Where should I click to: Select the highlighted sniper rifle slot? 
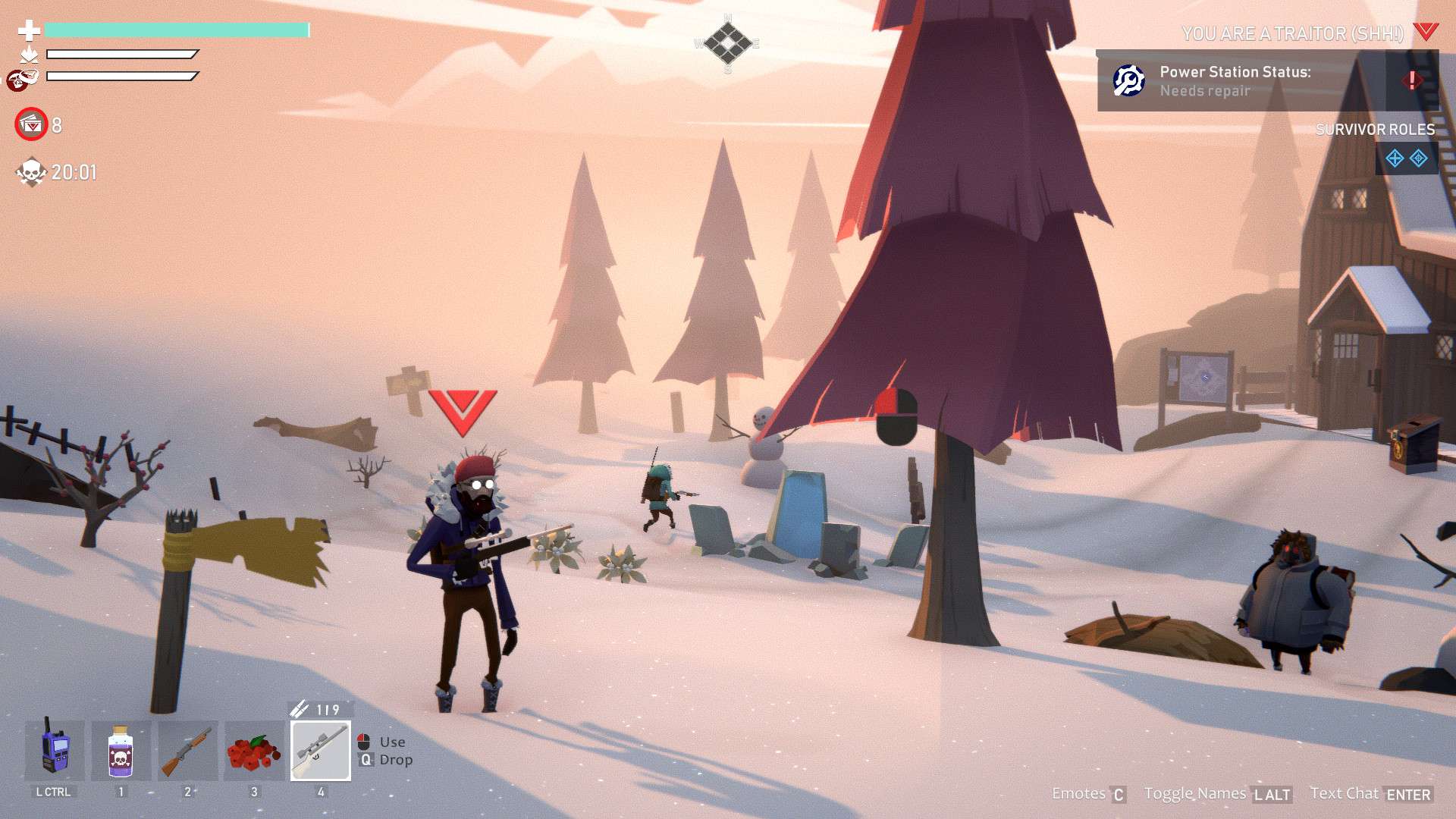point(321,751)
